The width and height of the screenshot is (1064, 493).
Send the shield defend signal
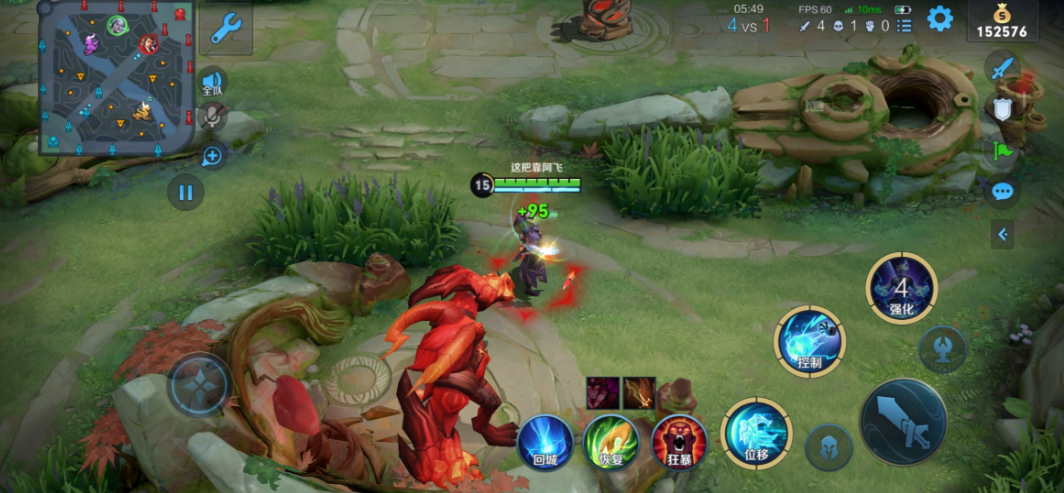[x=1002, y=109]
